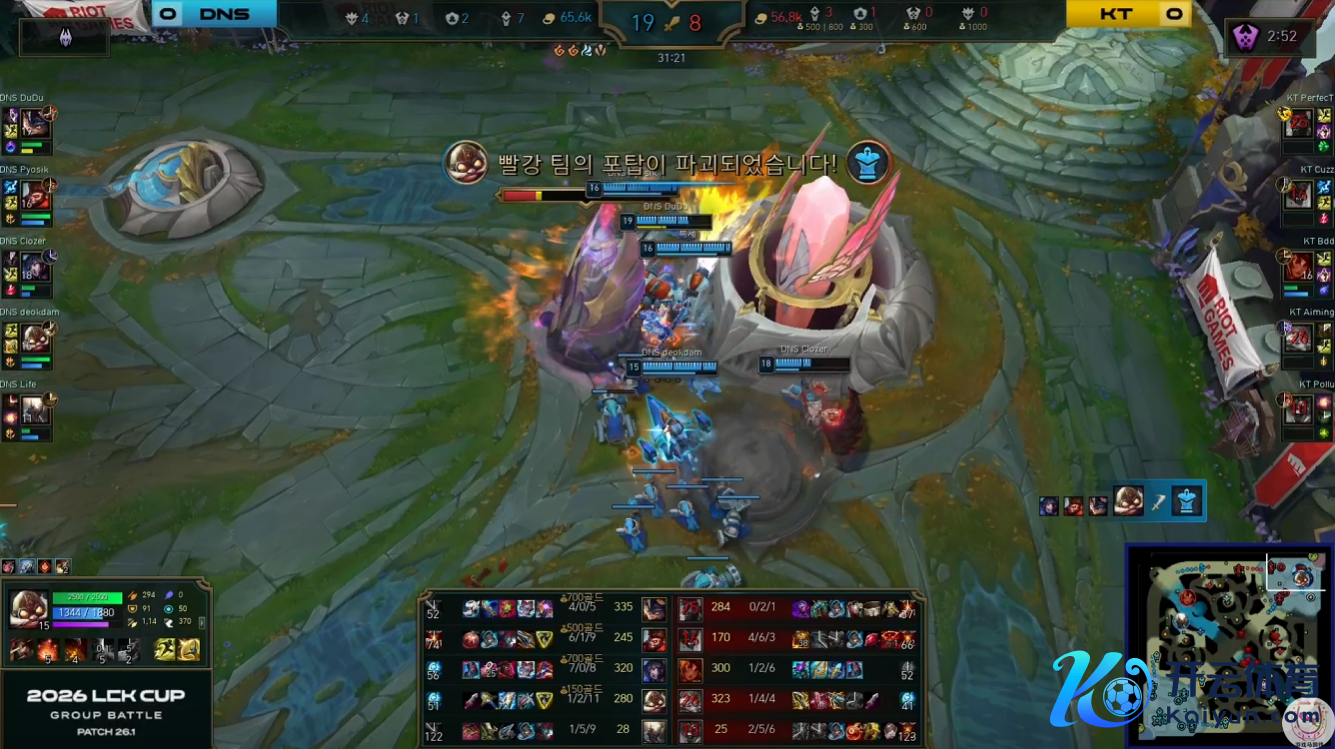Click the KT team name banner
This screenshot has height=749, width=1335.
point(1115,14)
